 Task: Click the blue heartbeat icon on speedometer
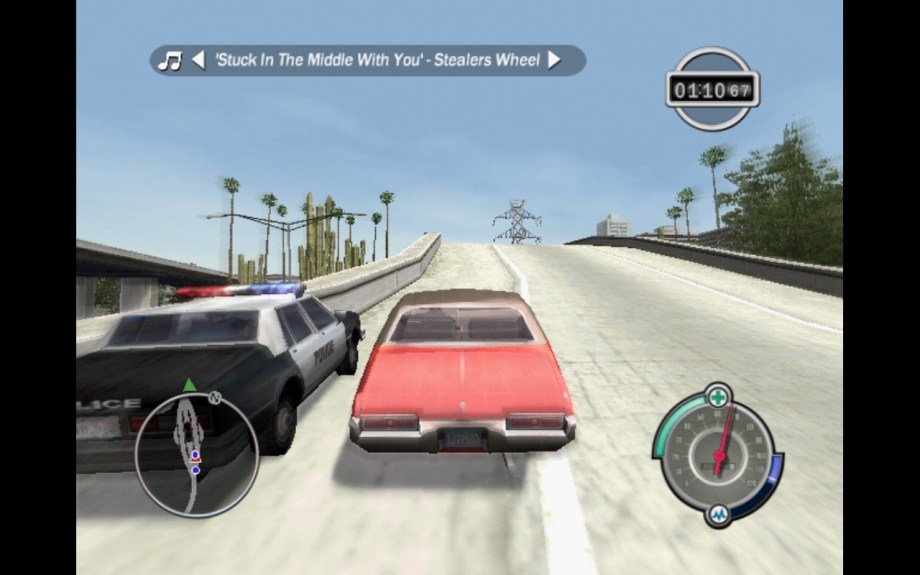click(x=718, y=514)
